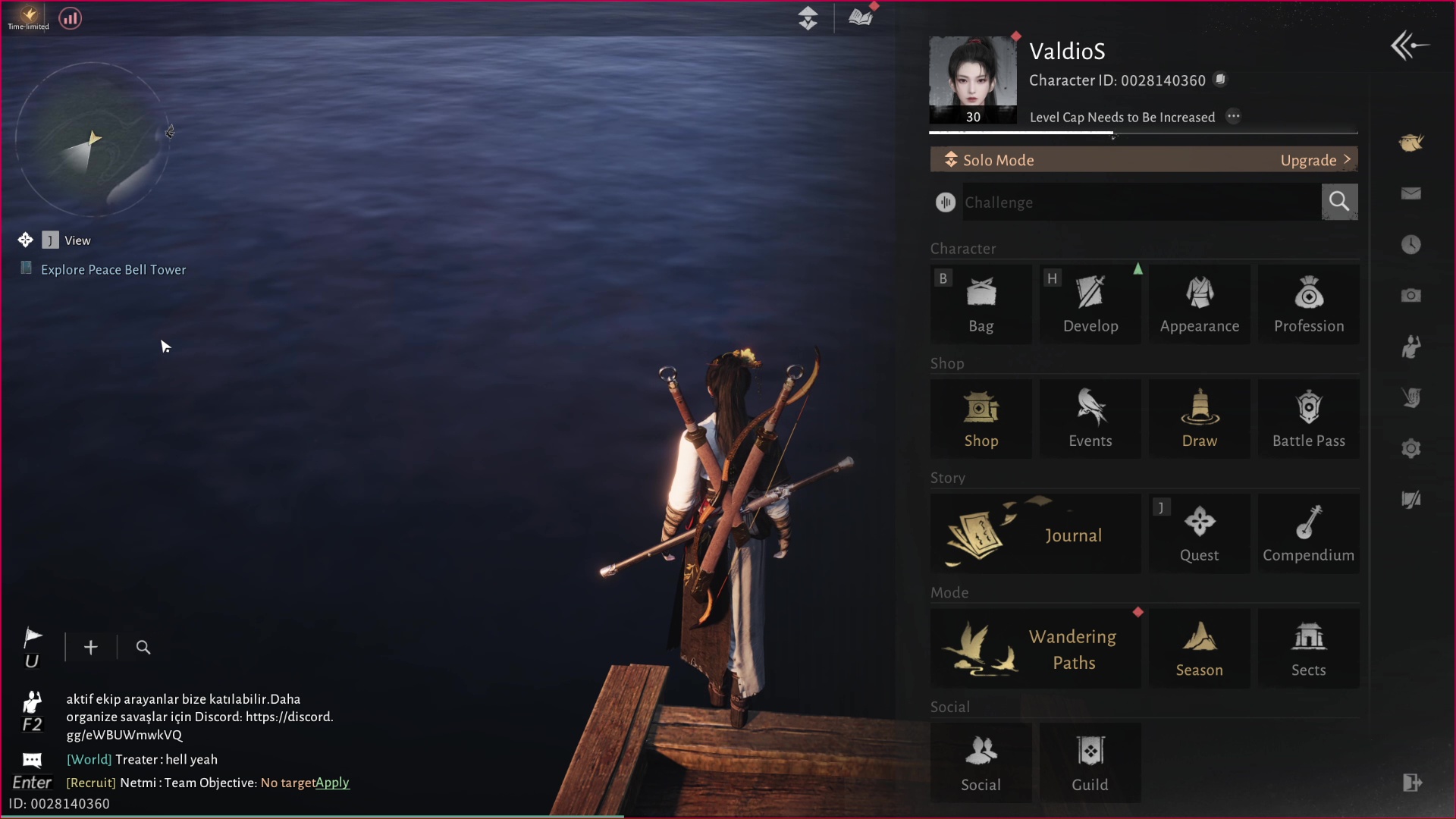Close the menu with the back arrow
The image size is (1456, 819).
(1409, 46)
